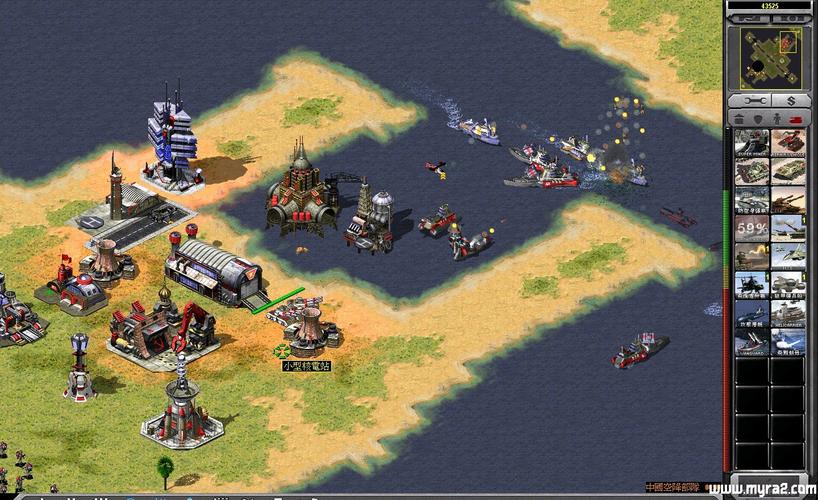Open the infantry build tab
Viewport: 818px width, 500px height.
pos(778,118)
